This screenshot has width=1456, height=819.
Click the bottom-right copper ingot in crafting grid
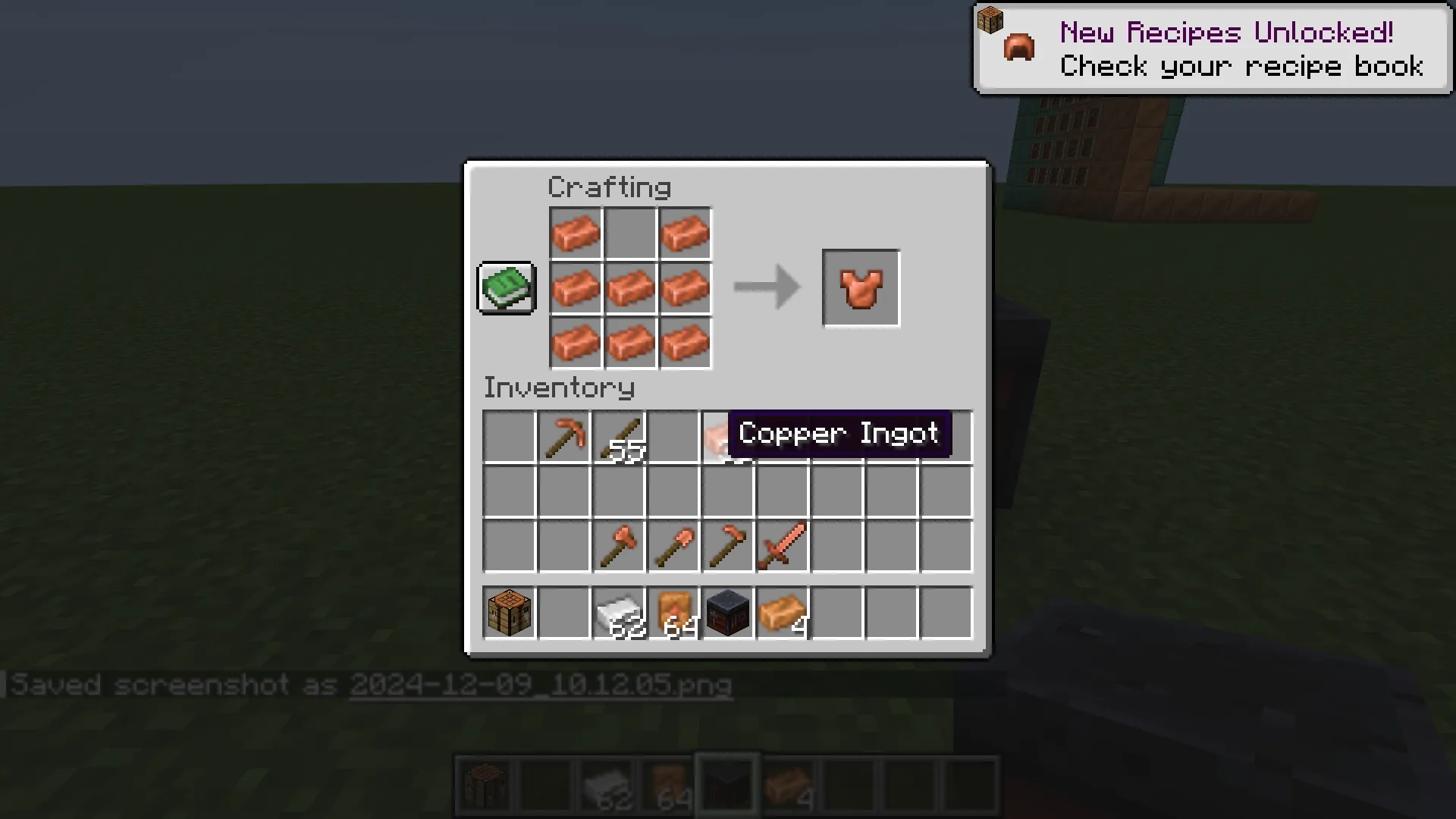pos(685,342)
